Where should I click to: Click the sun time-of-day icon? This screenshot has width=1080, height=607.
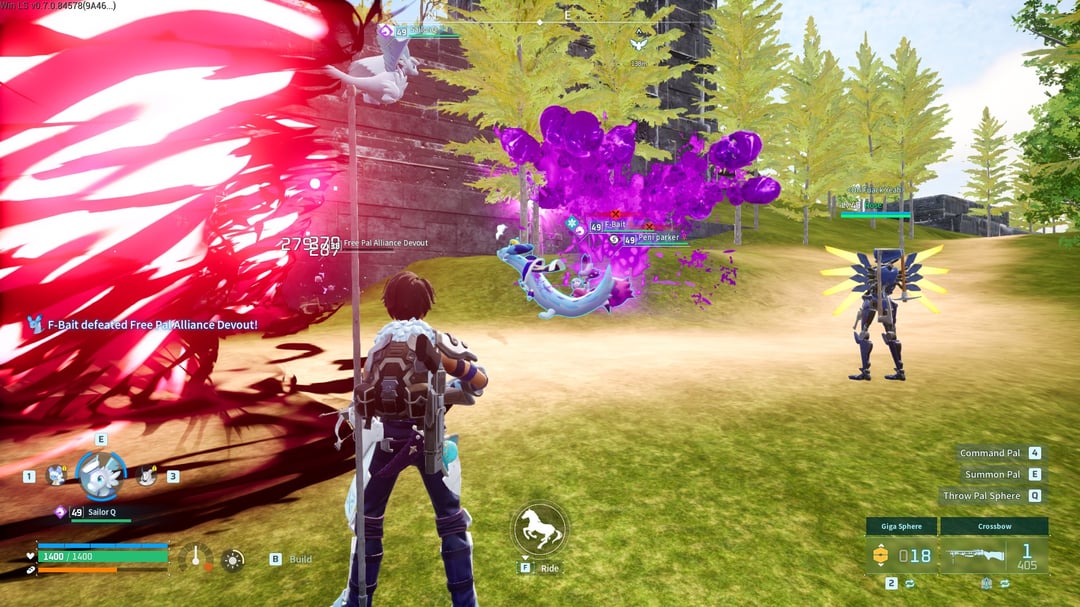click(233, 559)
